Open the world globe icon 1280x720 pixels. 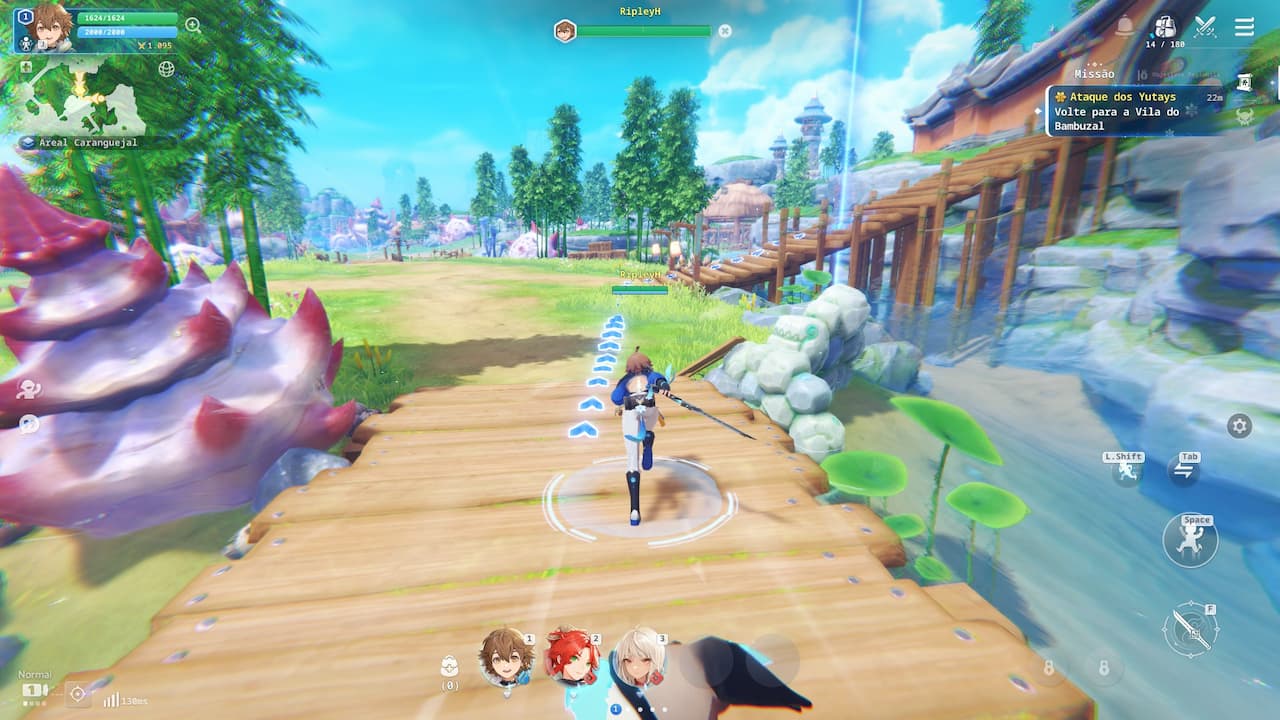(x=166, y=69)
